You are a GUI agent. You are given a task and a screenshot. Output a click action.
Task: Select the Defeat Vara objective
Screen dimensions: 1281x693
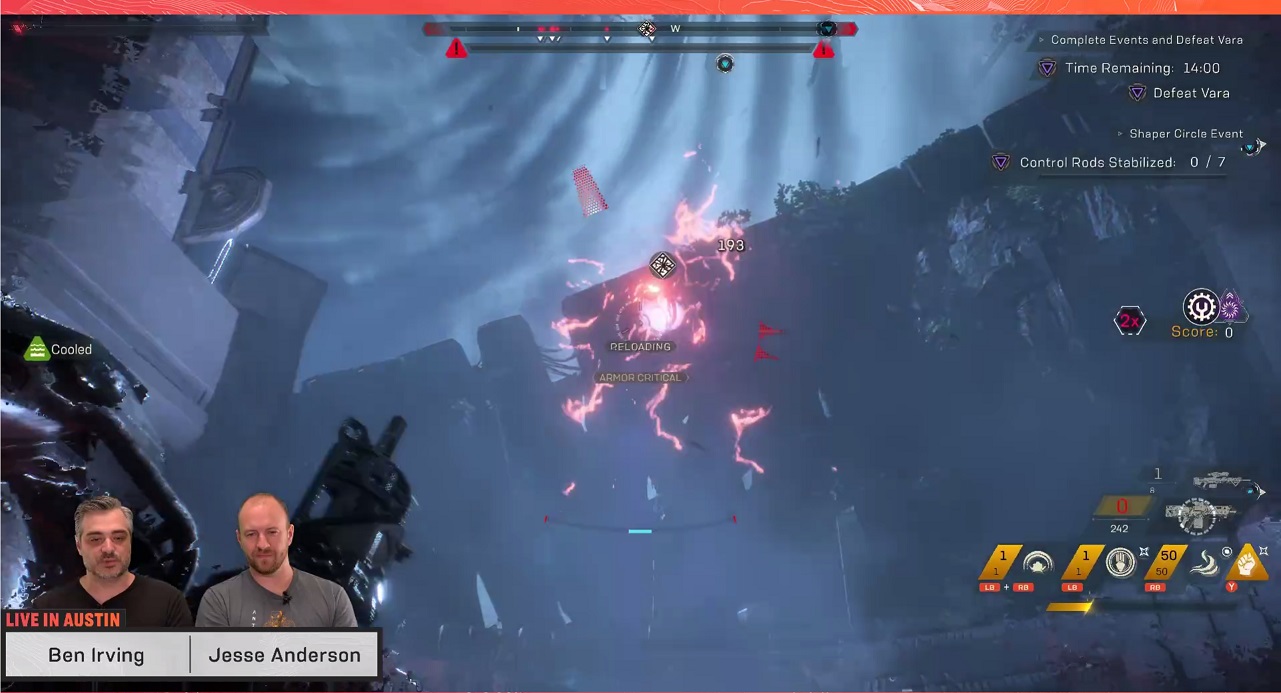point(1190,93)
